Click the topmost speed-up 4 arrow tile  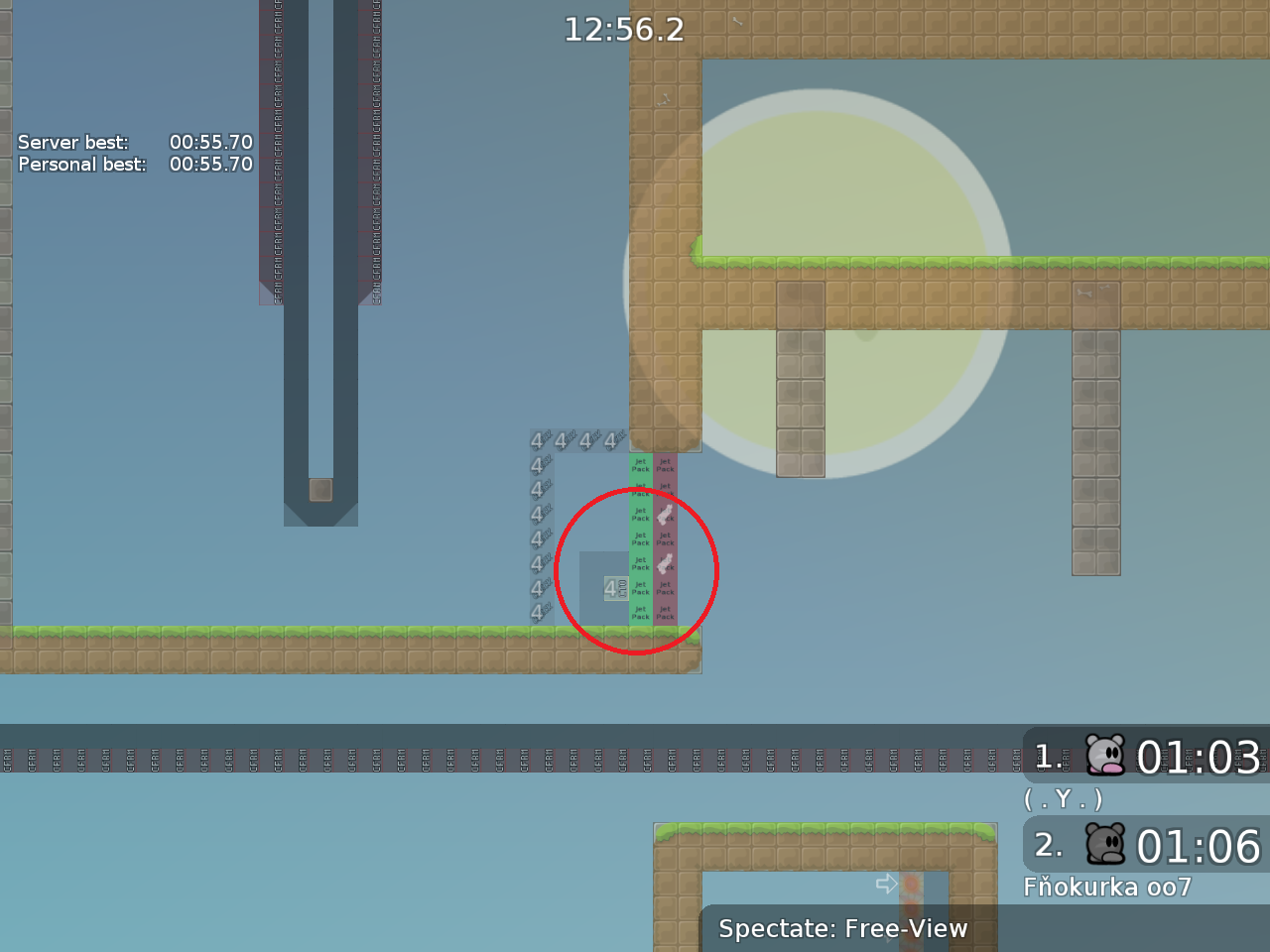(x=536, y=439)
